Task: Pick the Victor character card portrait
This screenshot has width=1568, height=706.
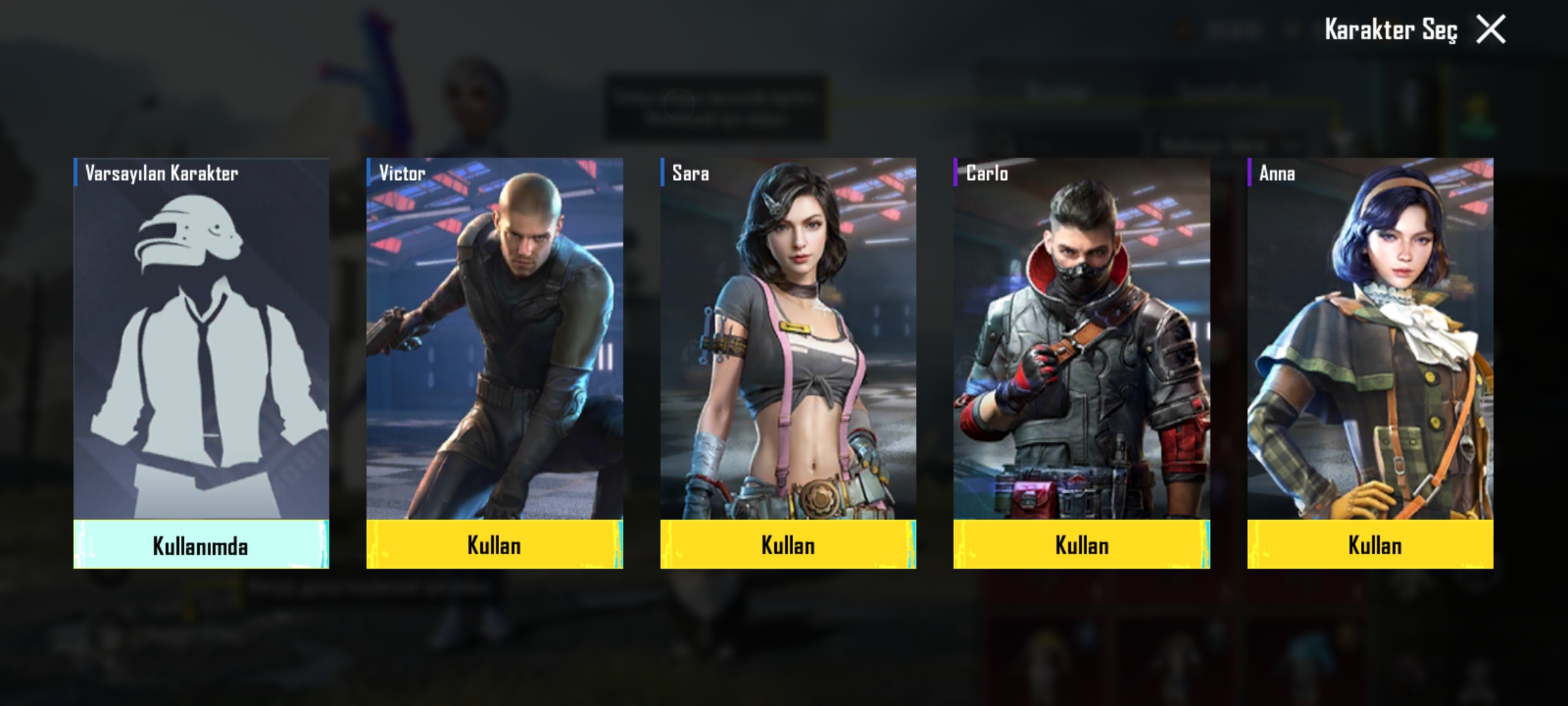Action: click(x=495, y=340)
